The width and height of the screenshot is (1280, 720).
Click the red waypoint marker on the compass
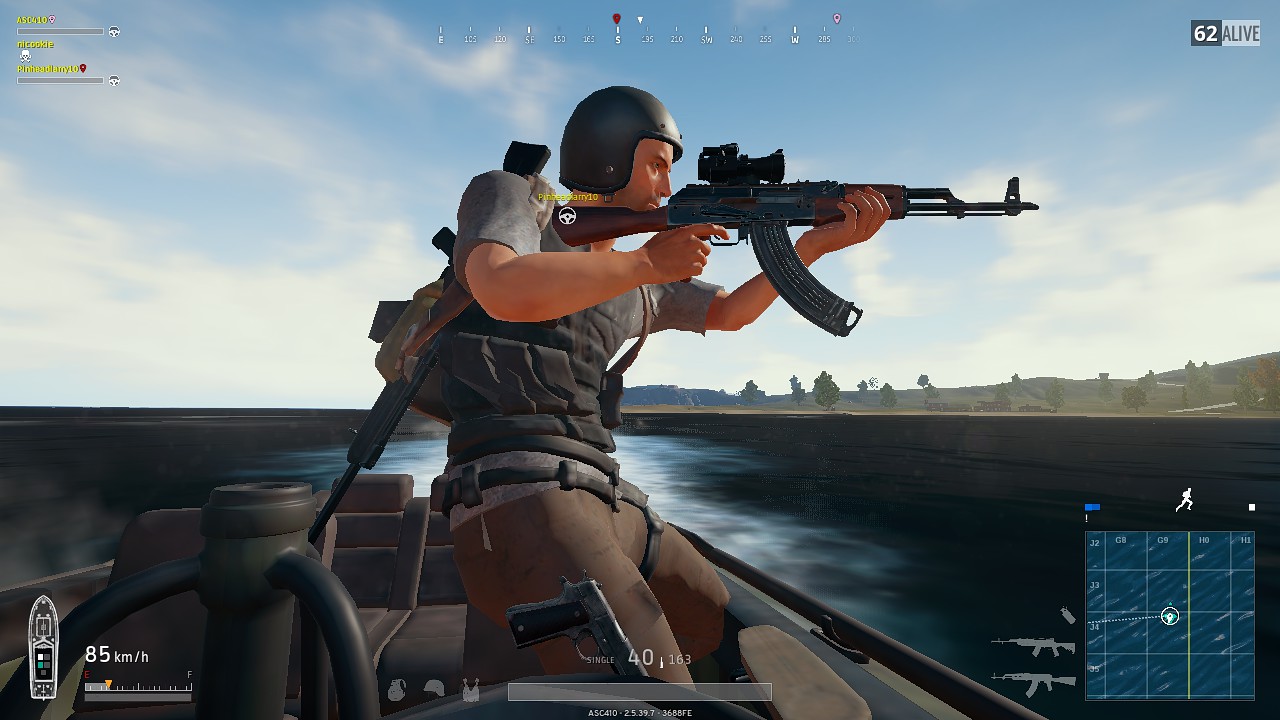(x=617, y=19)
